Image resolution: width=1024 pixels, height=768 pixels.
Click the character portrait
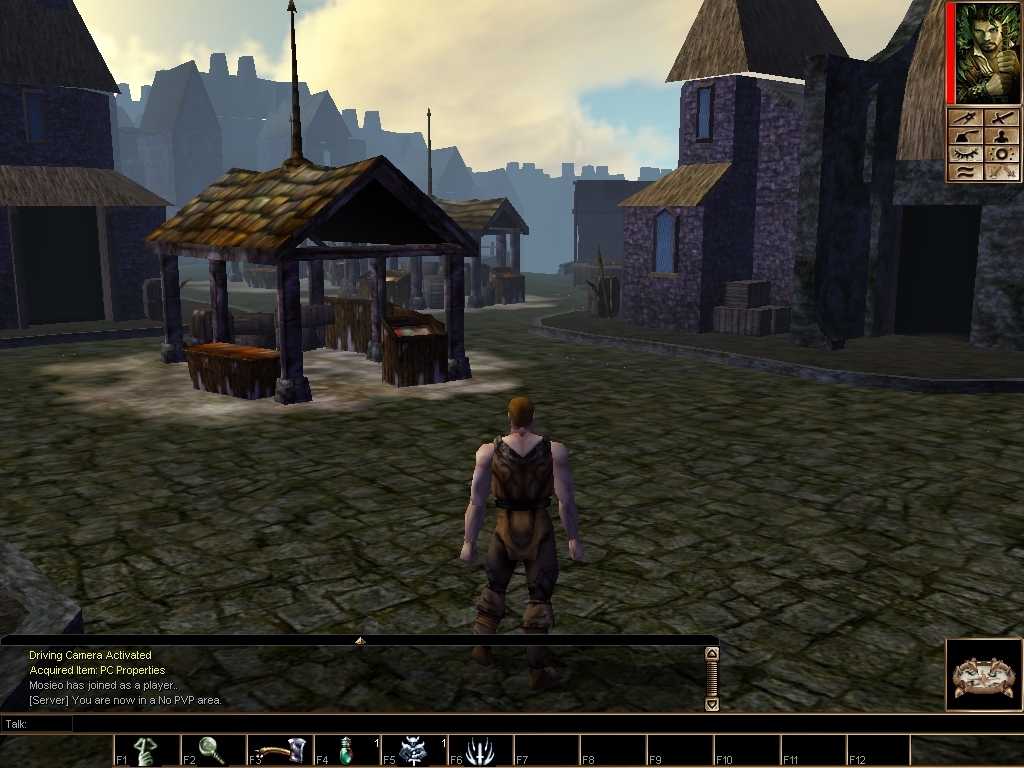(982, 52)
